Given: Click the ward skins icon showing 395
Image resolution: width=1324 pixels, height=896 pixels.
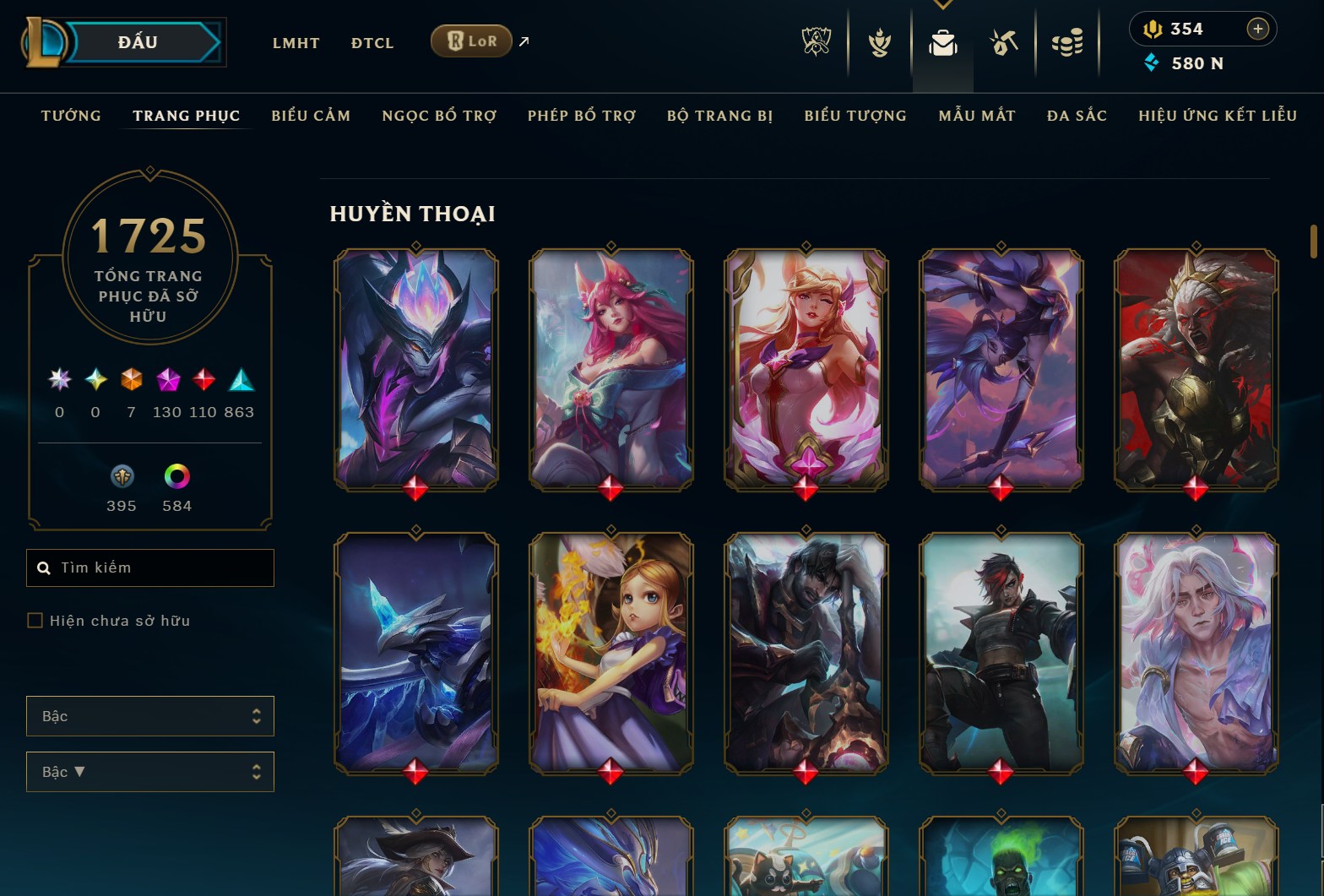Looking at the screenshot, I should coord(122,476).
